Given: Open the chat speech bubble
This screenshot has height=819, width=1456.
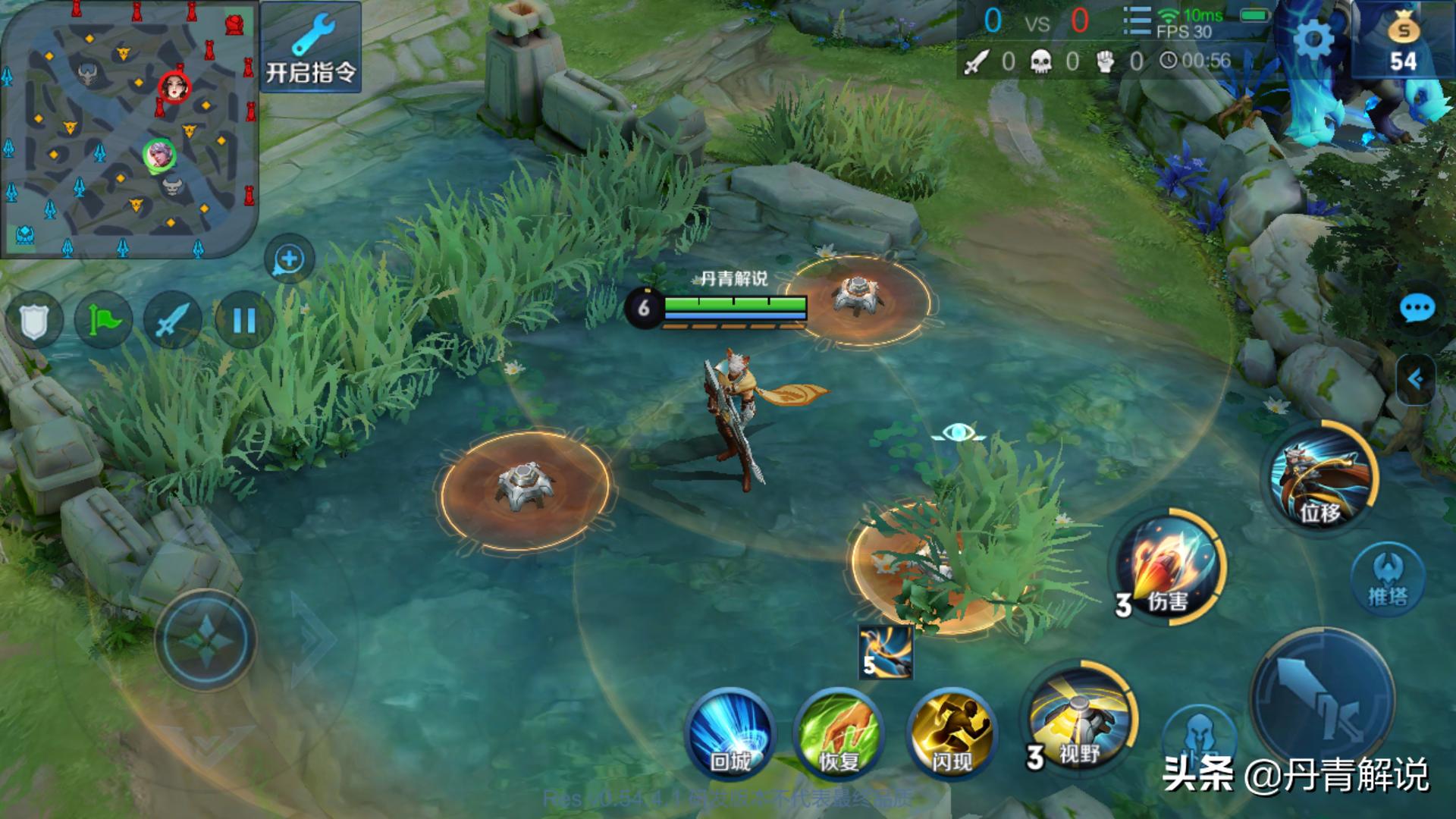Looking at the screenshot, I should pos(1416,309).
